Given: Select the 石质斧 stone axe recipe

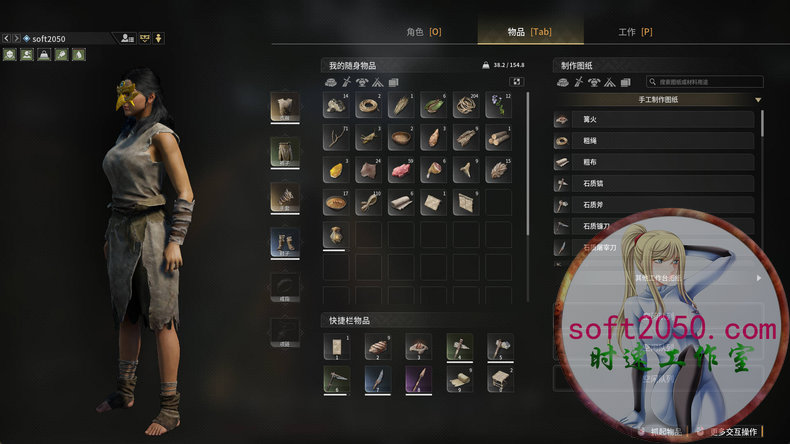Looking at the screenshot, I should point(654,206).
